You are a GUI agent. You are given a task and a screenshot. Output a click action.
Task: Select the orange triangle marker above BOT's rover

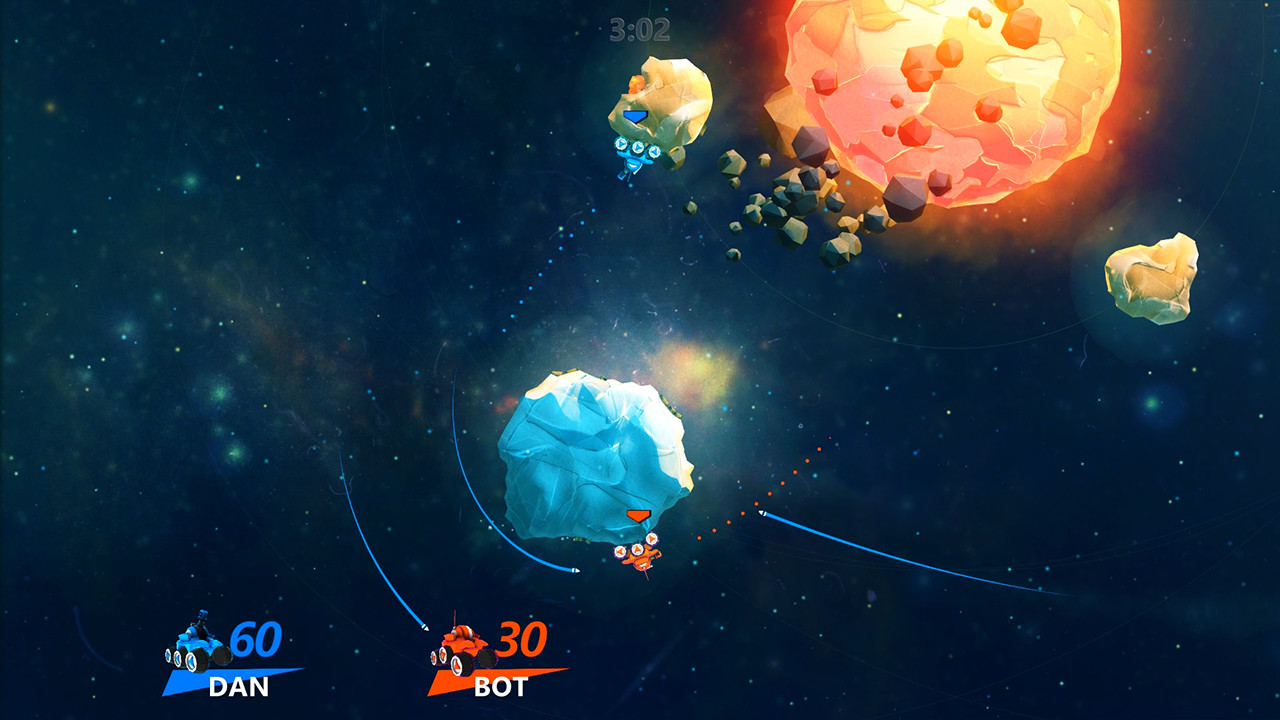point(639,516)
